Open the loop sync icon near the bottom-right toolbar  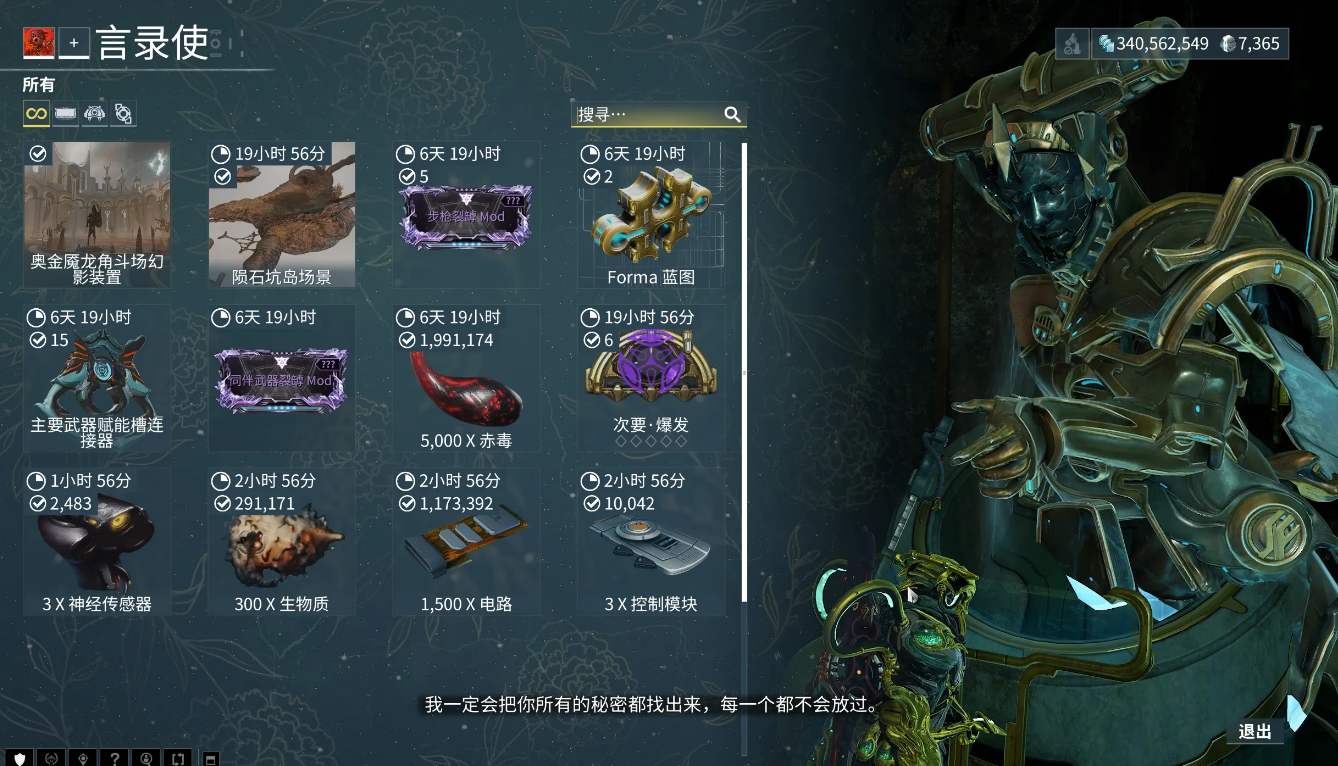178,757
